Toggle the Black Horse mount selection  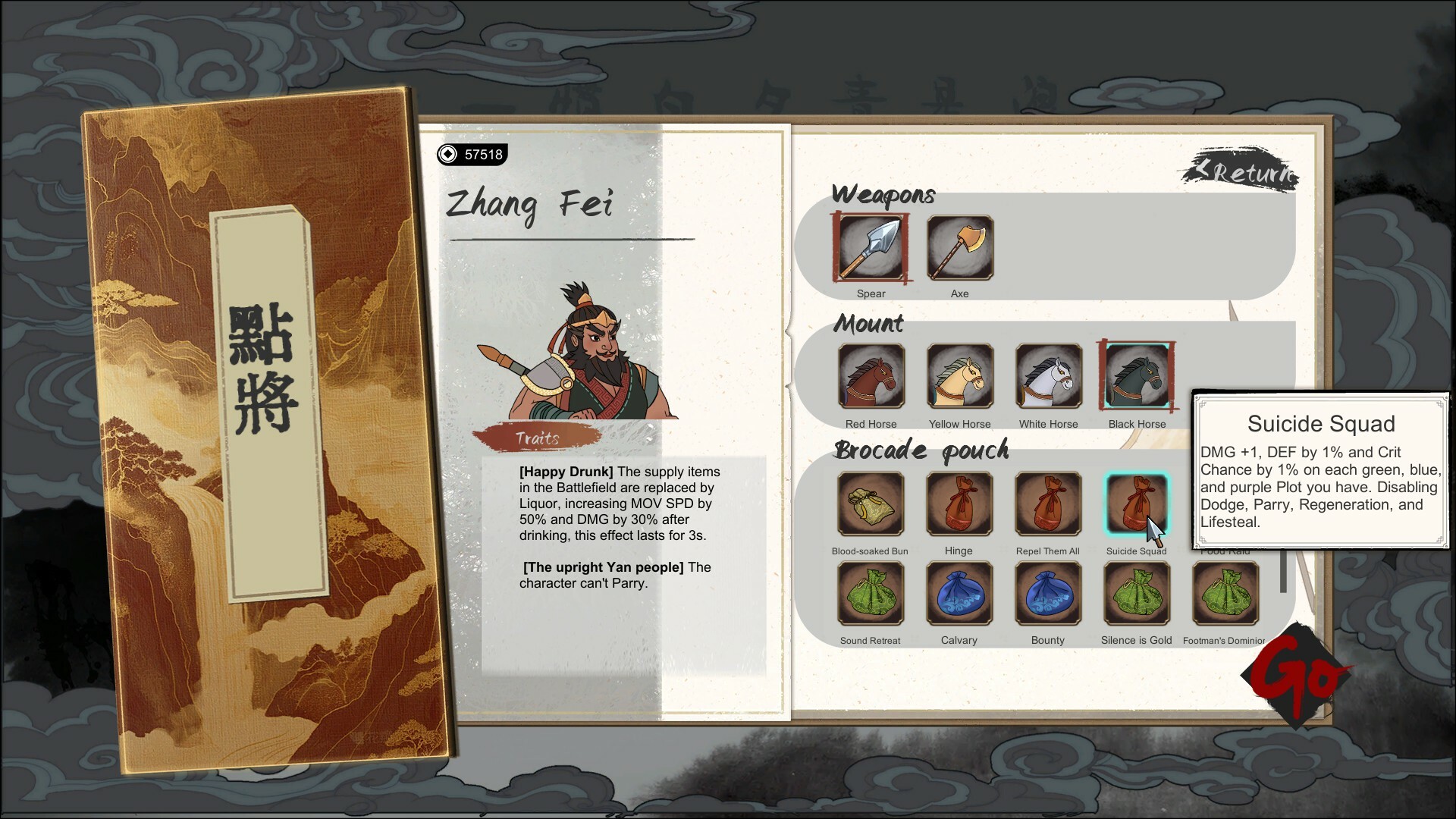click(1136, 378)
